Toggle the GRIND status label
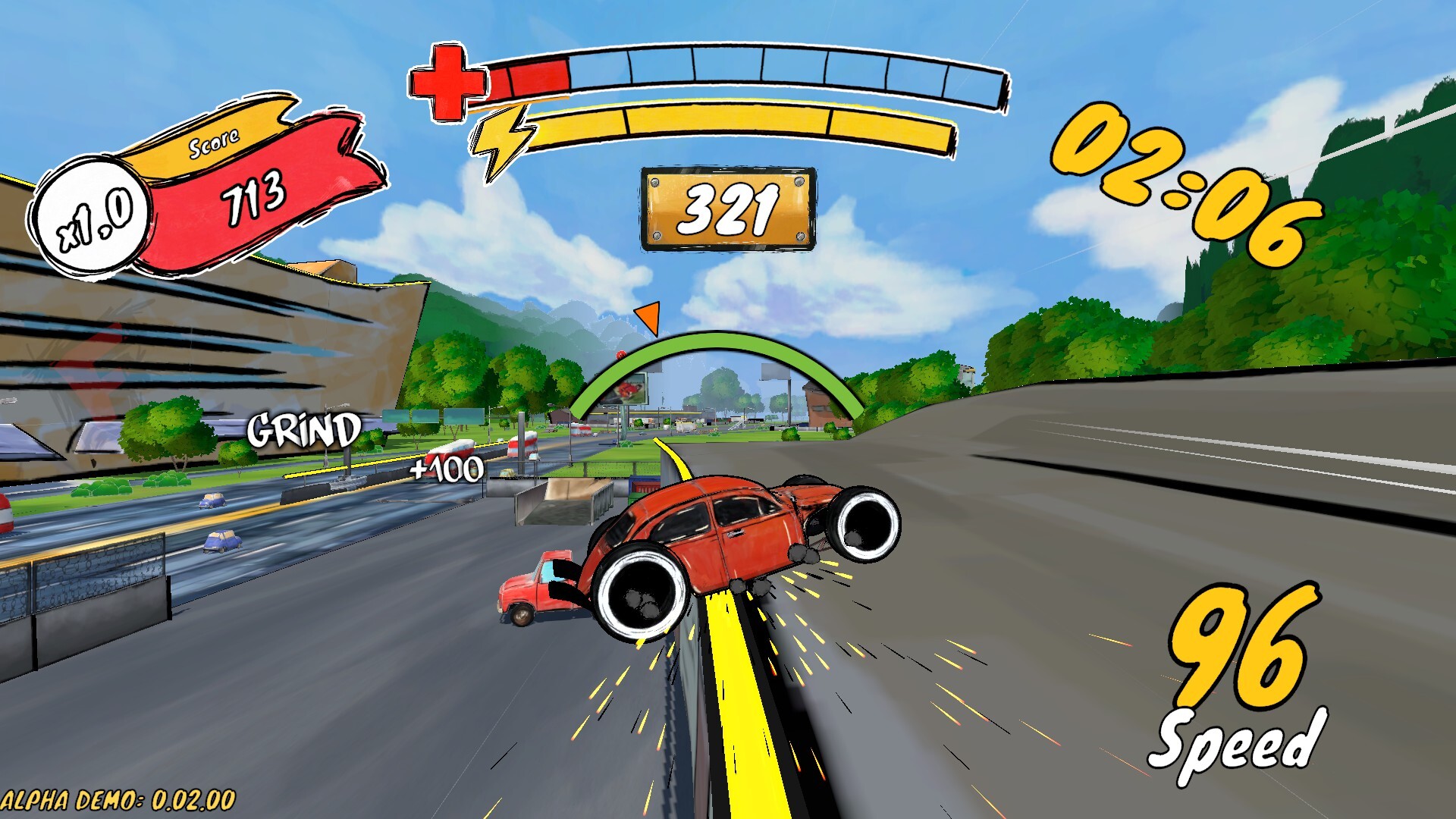1456x819 pixels. (x=303, y=430)
